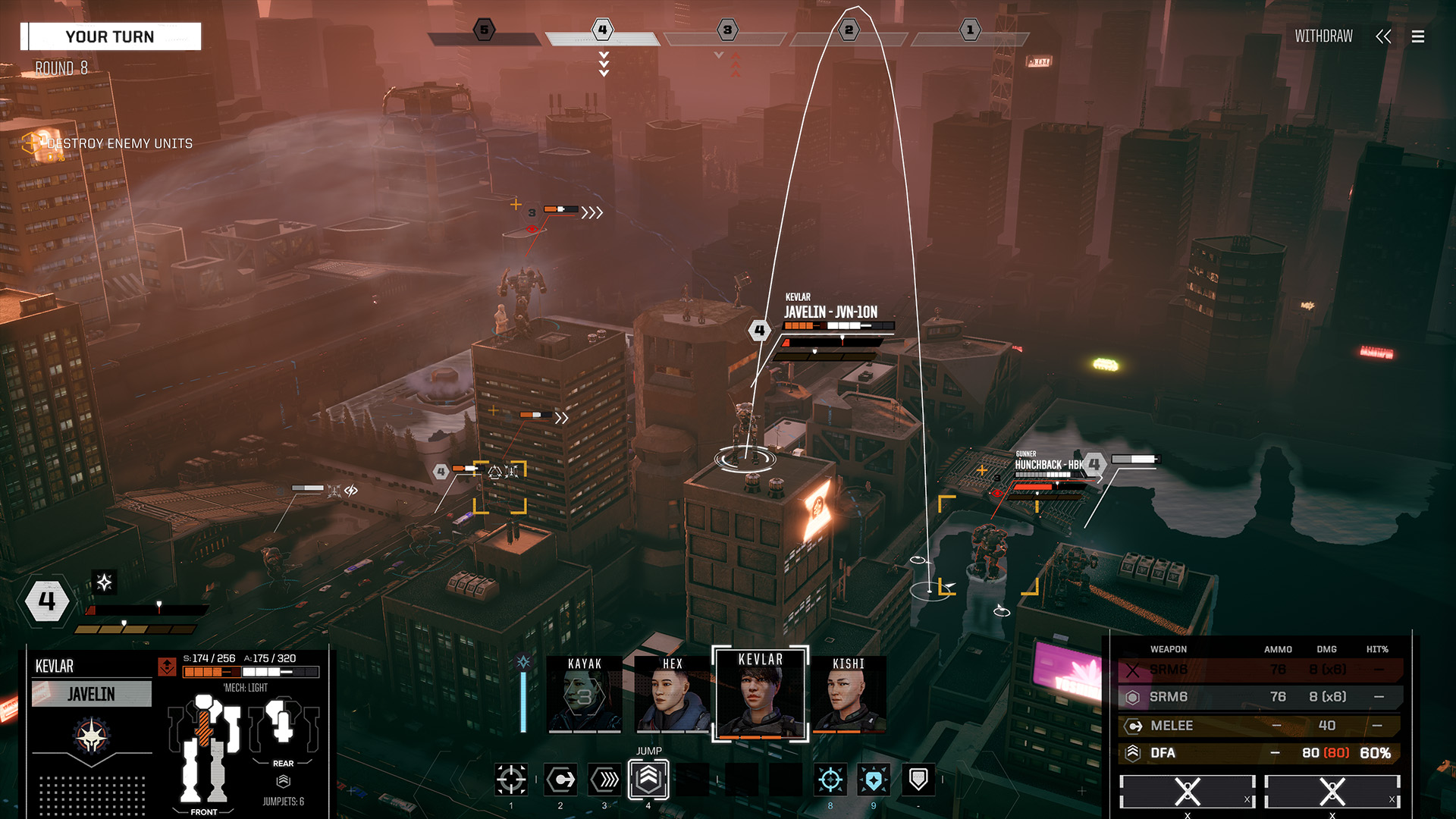Activate the Precision Strike ability icon in slot 8

[x=830, y=780]
